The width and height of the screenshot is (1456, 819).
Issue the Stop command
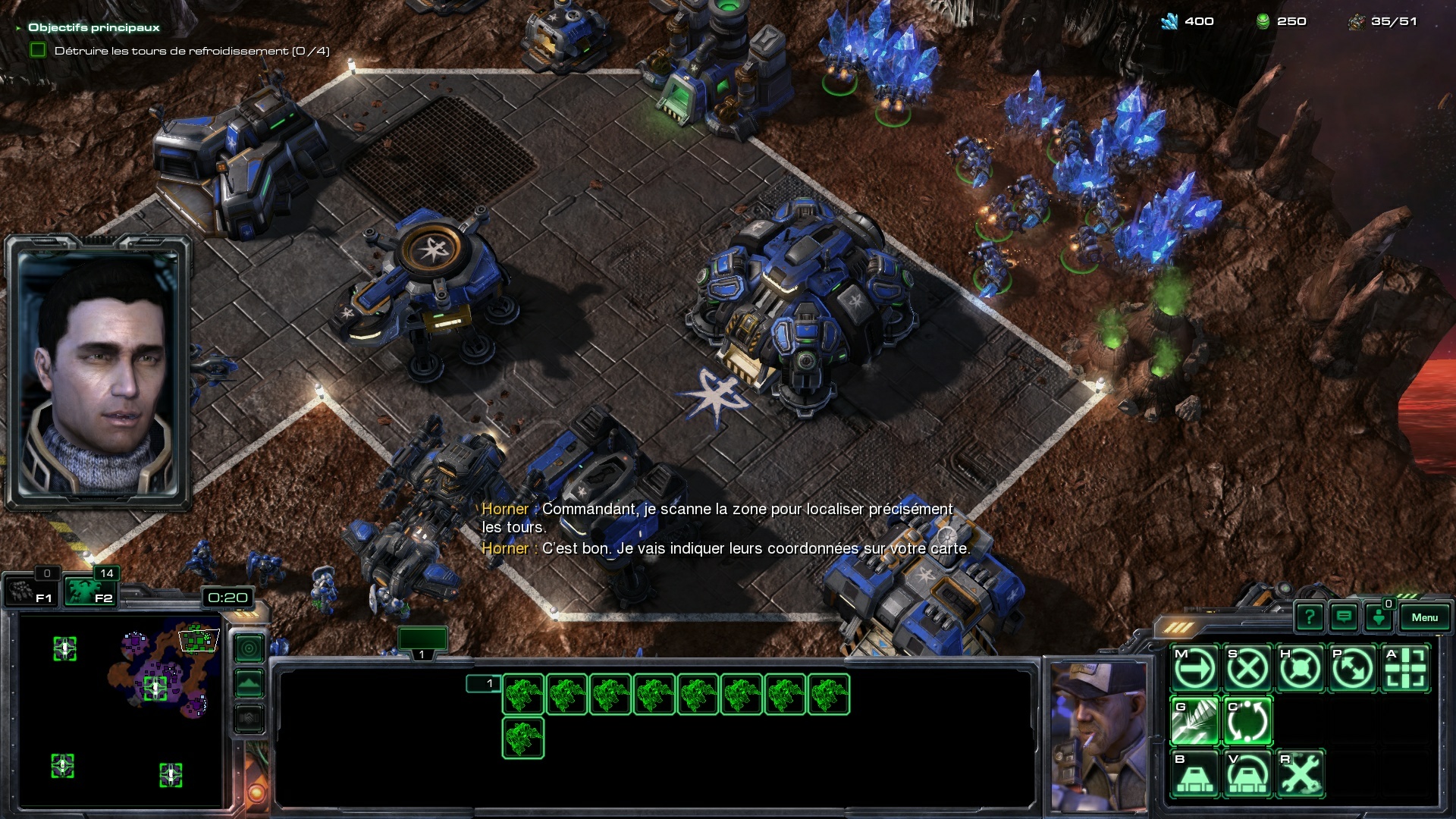click(x=1247, y=669)
